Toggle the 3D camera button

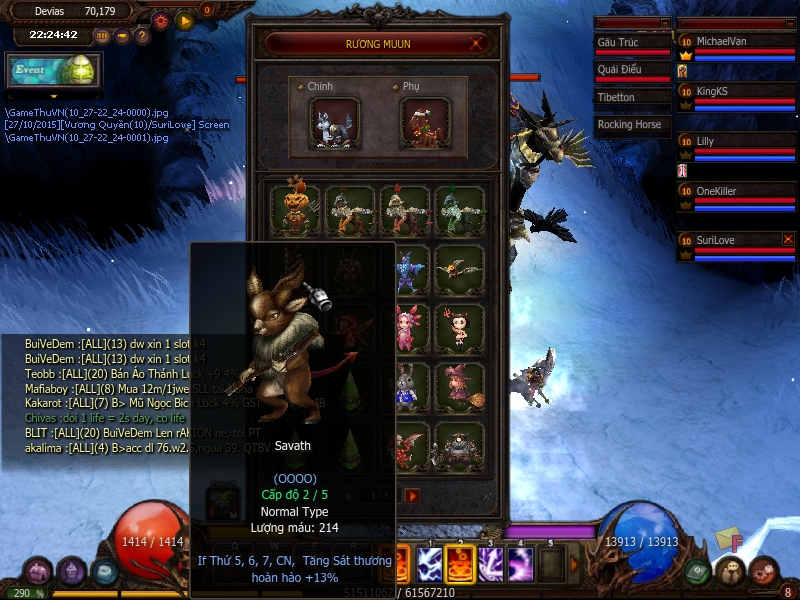(x=102, y=36)
